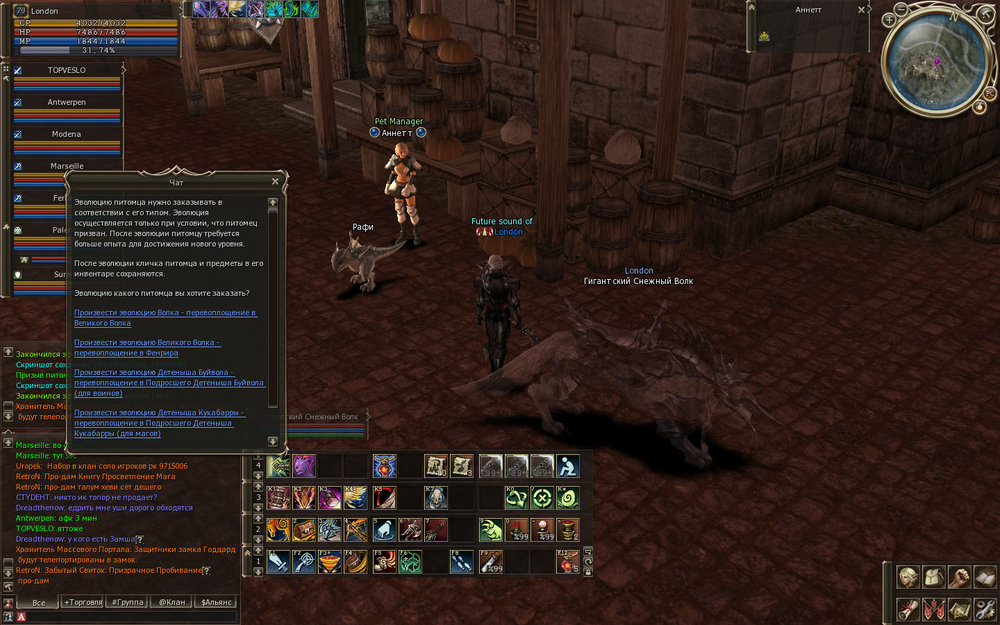This screenshot has height=625, width=1000.
Task: Close the Аннетт target window
Action: [x=862, y=9]
